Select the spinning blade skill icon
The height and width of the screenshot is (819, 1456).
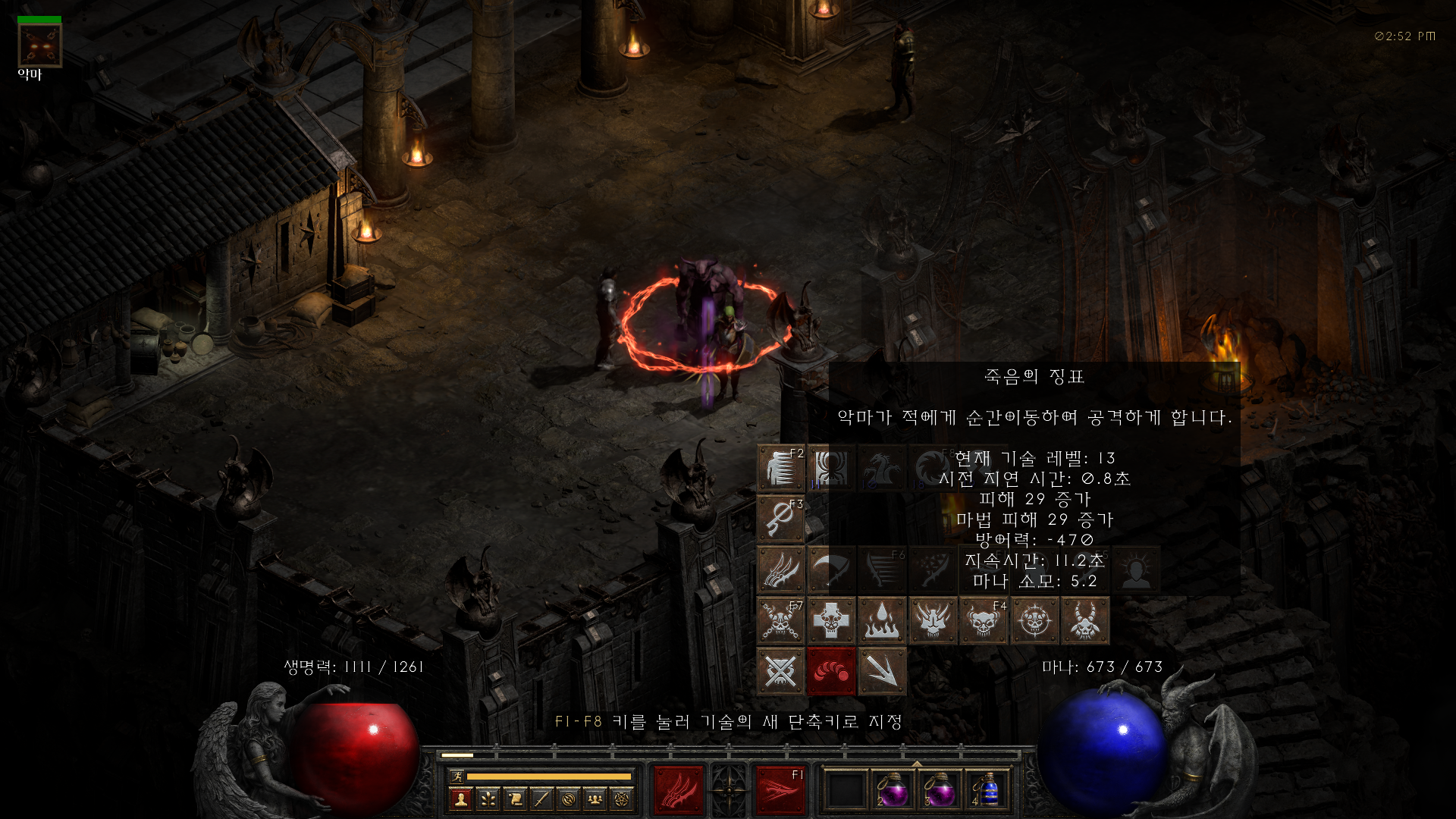[x=933, y=467]
